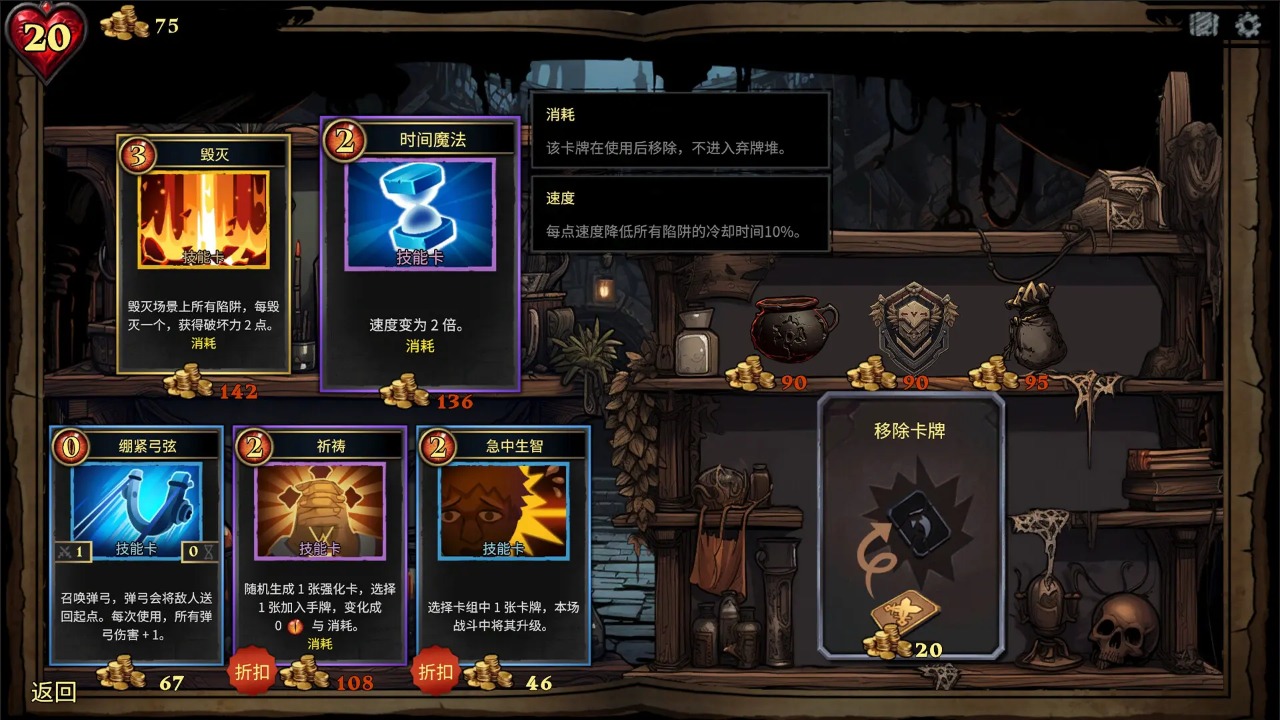Buy the dark clay pot relic
This screenshot has width=1280, height=720.
794,327
